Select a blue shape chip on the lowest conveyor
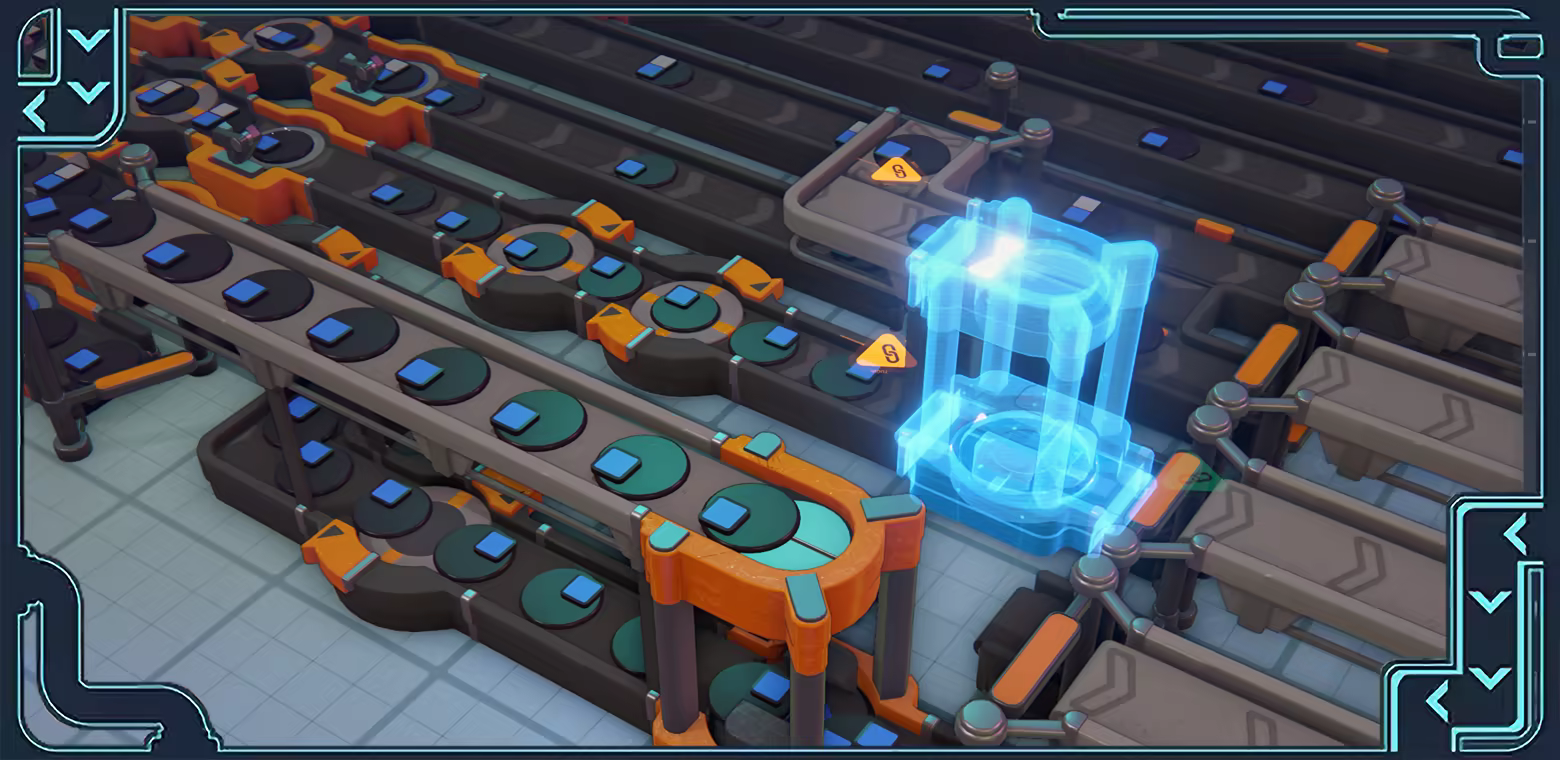The image size is (1560, 760). coord(580,592)
